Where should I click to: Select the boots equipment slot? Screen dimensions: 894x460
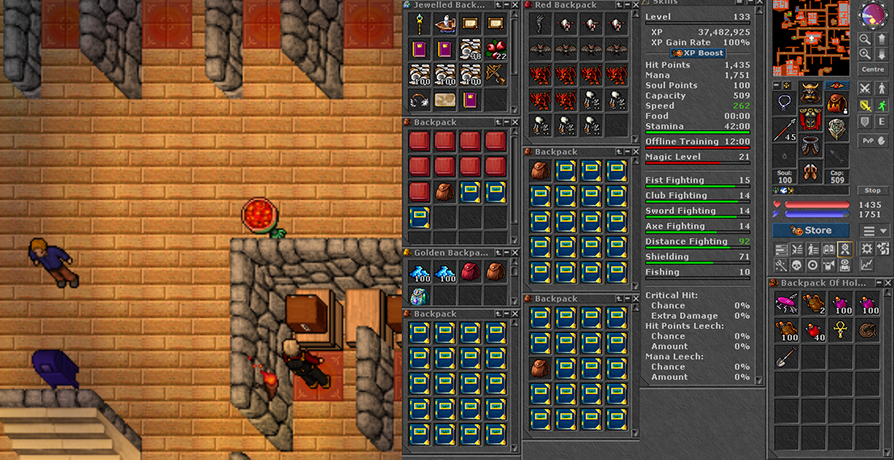810,172
